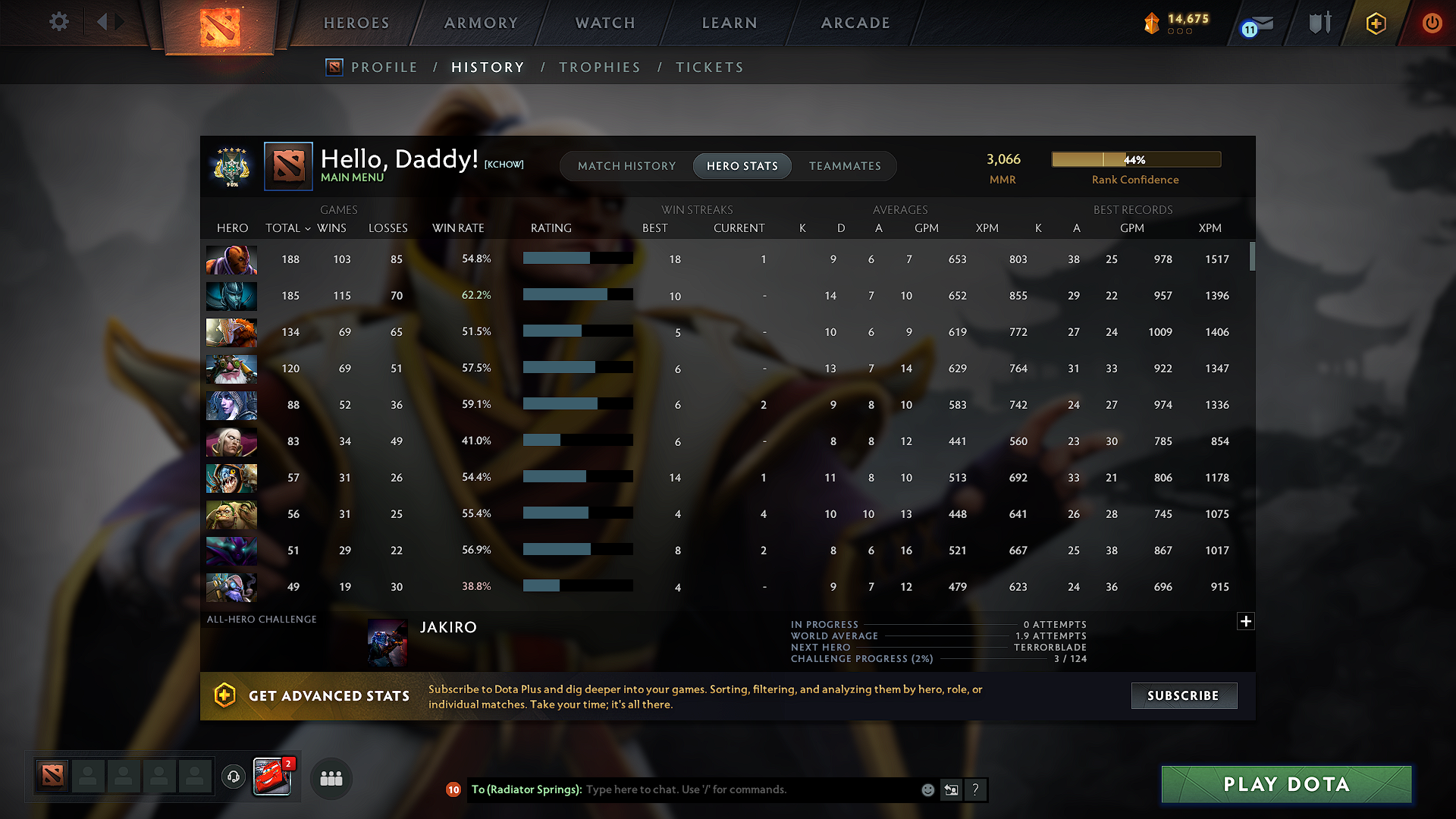Click the power button icon

(x=1432, y=24)
